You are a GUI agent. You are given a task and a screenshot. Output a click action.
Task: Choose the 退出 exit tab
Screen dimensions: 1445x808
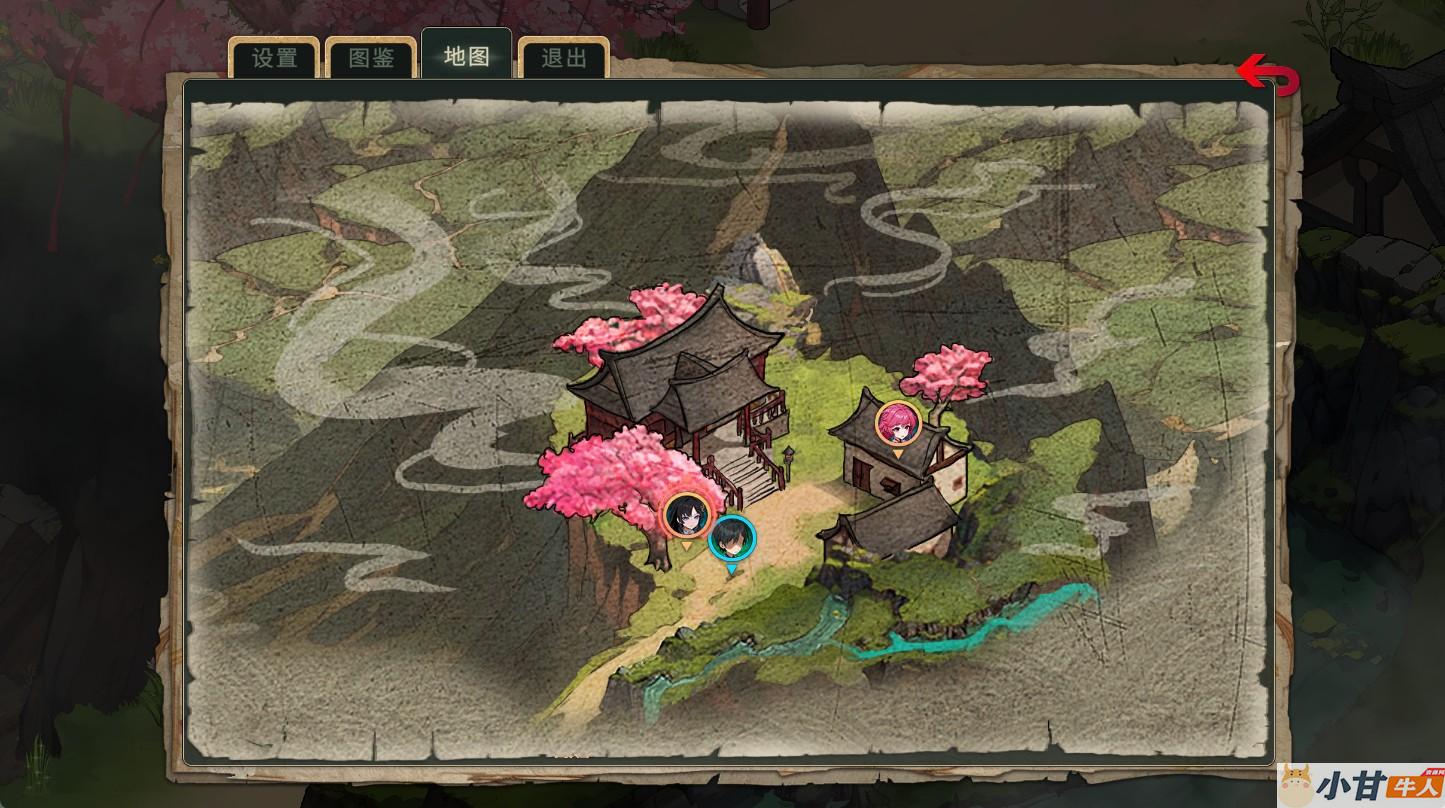563,58
